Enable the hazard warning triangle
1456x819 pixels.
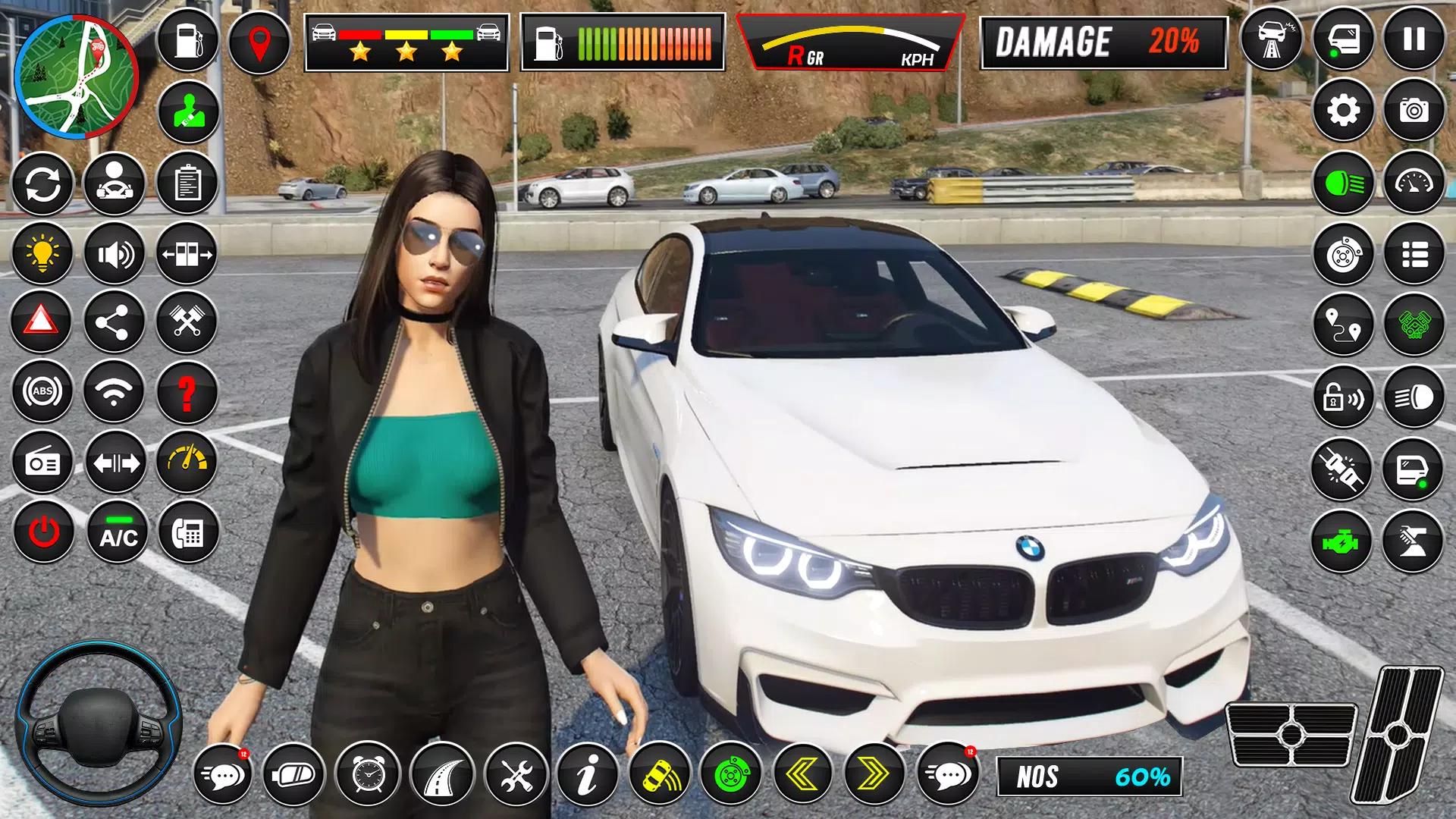coord(43,322)
